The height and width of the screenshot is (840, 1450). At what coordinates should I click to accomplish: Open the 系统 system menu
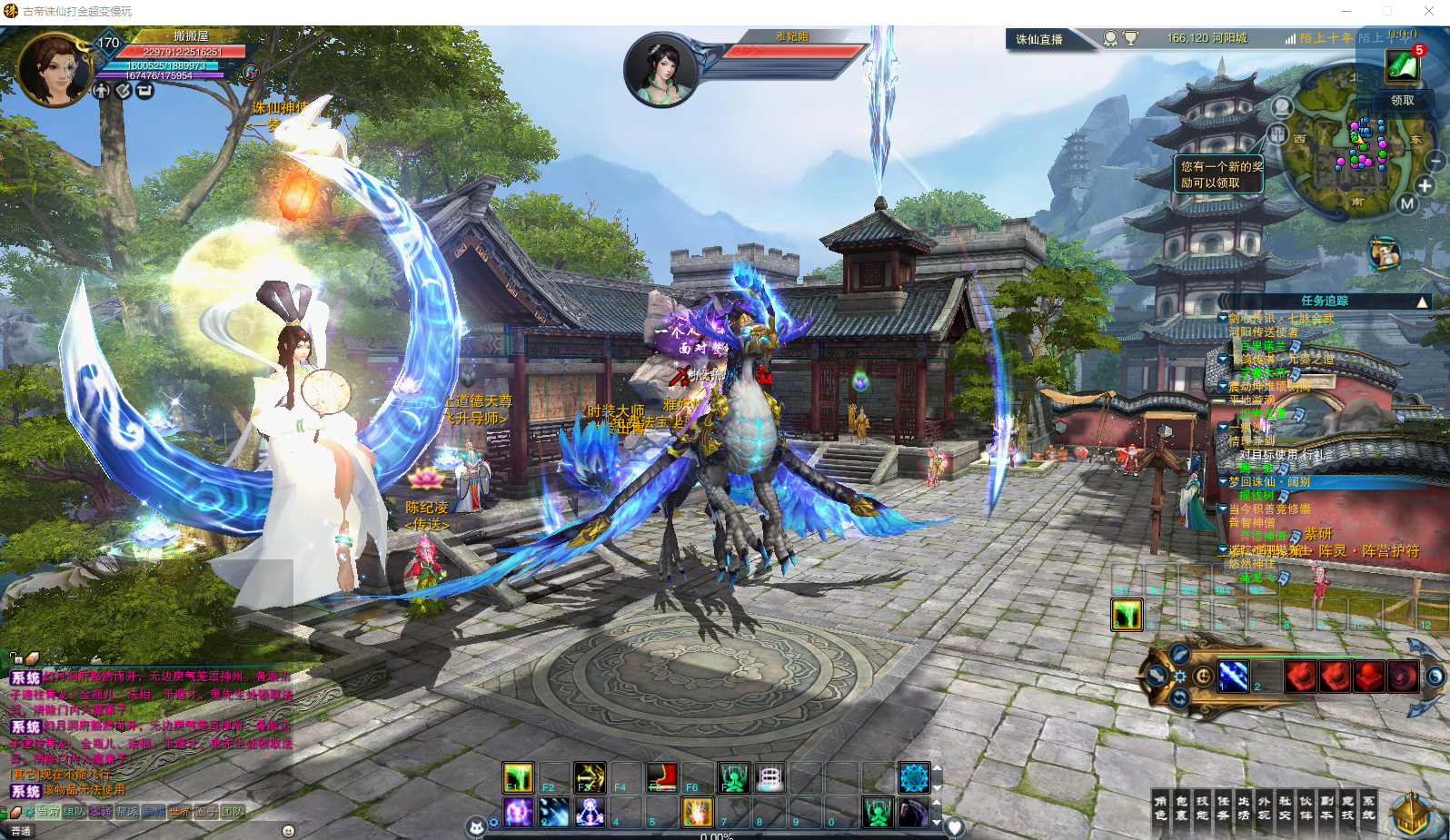[1368, 807]
